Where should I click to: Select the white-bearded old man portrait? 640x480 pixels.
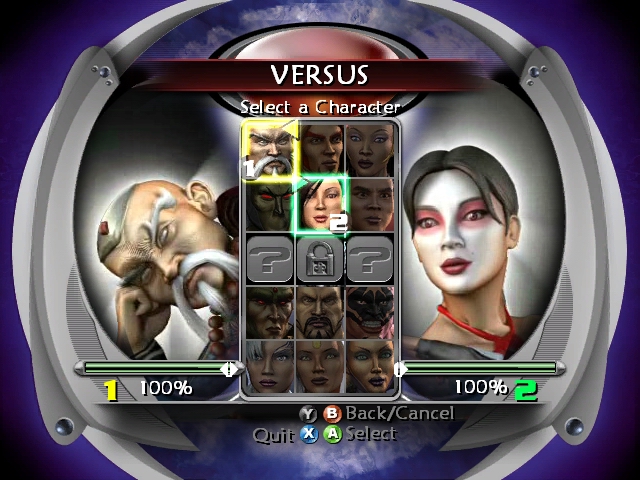(269, 151)
